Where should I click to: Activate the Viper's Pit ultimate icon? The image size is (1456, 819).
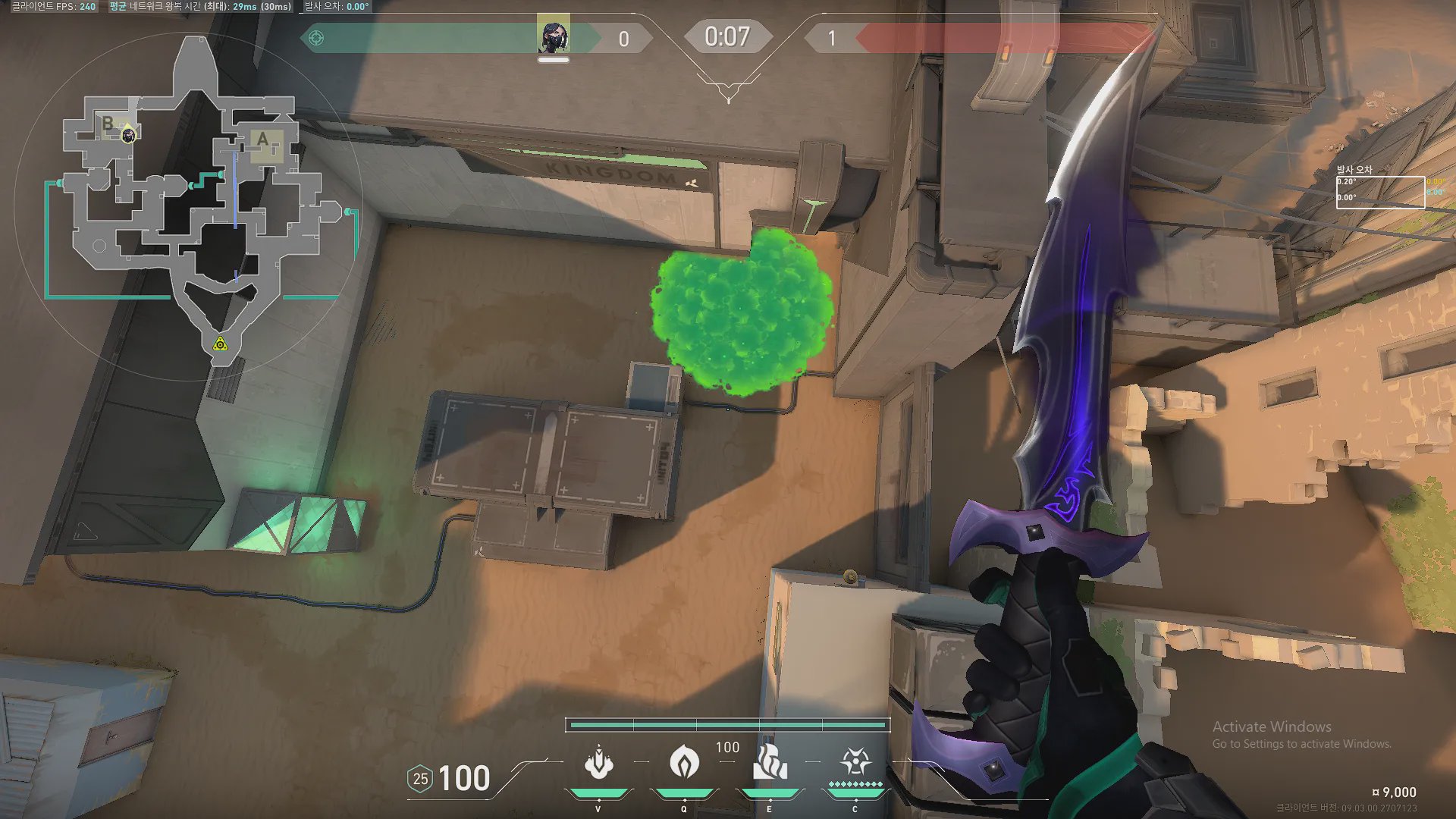855,761
